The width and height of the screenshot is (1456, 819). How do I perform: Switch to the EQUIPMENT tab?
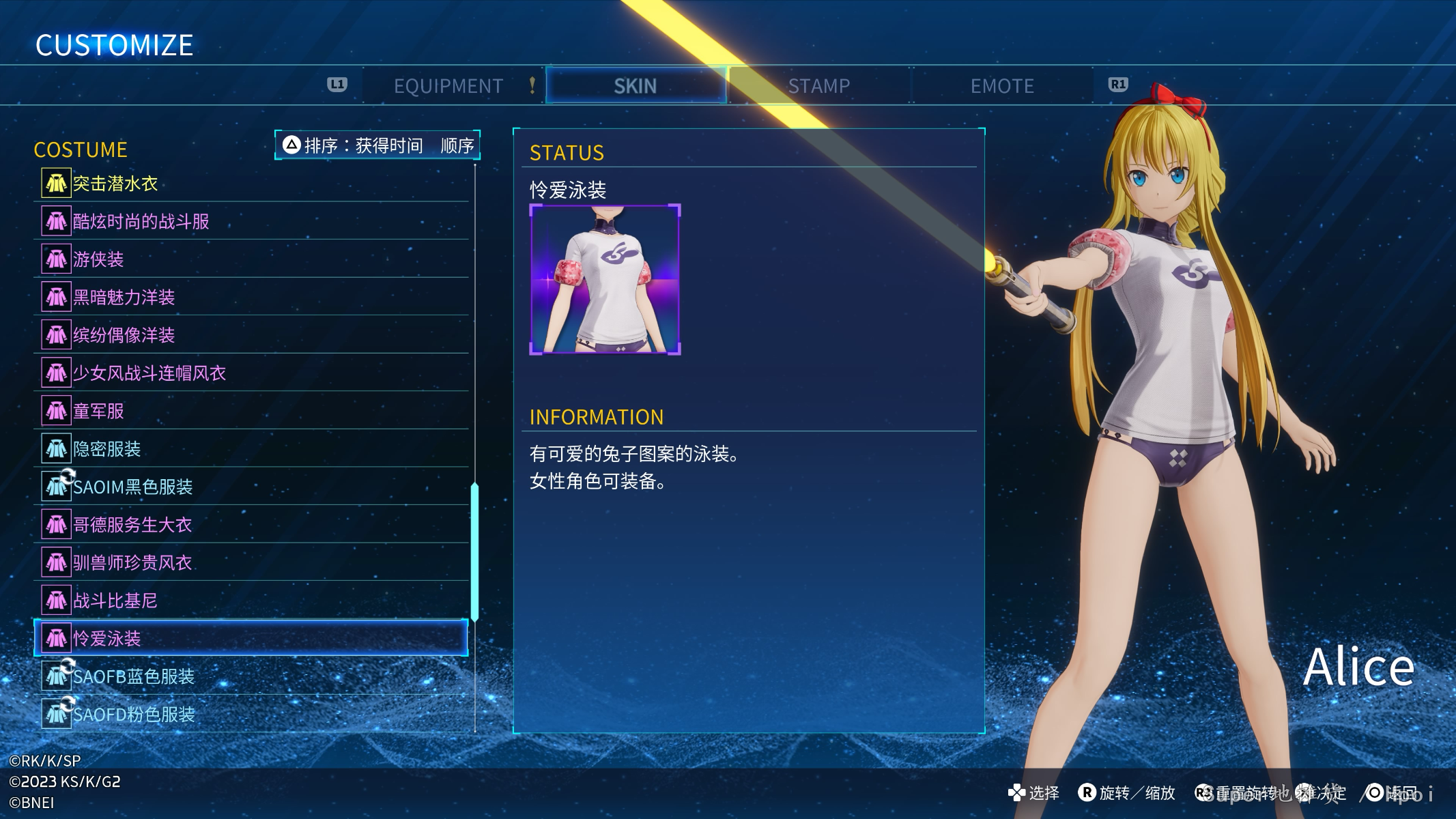(448, 86)
